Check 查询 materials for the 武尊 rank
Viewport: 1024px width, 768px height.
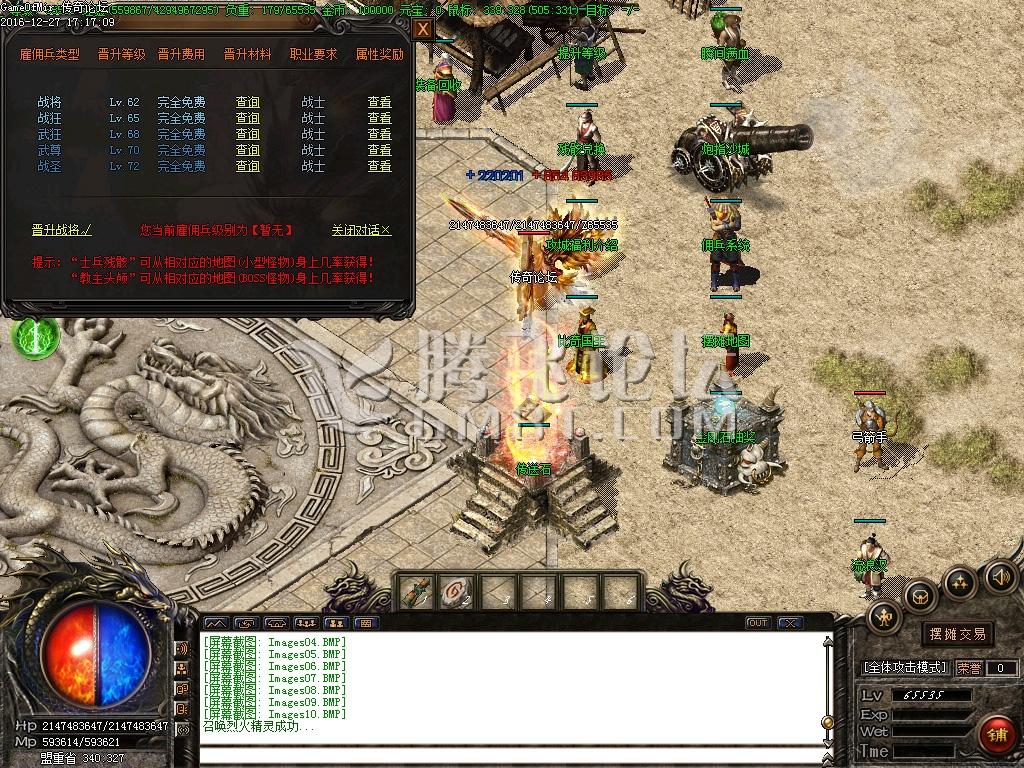[247, 150]
